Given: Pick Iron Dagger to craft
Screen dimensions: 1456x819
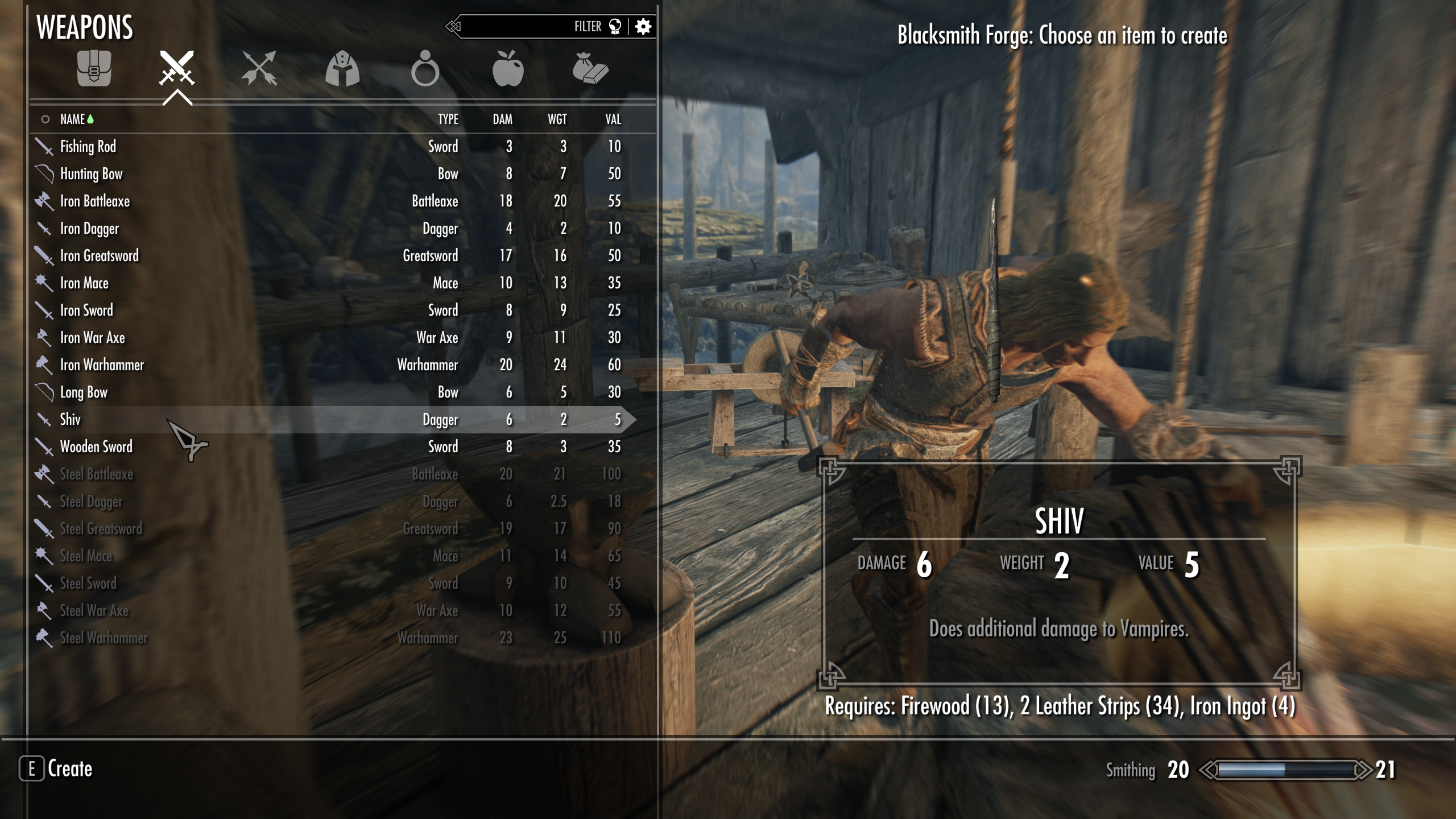Looking at the screenshot, I should point(89,229).
